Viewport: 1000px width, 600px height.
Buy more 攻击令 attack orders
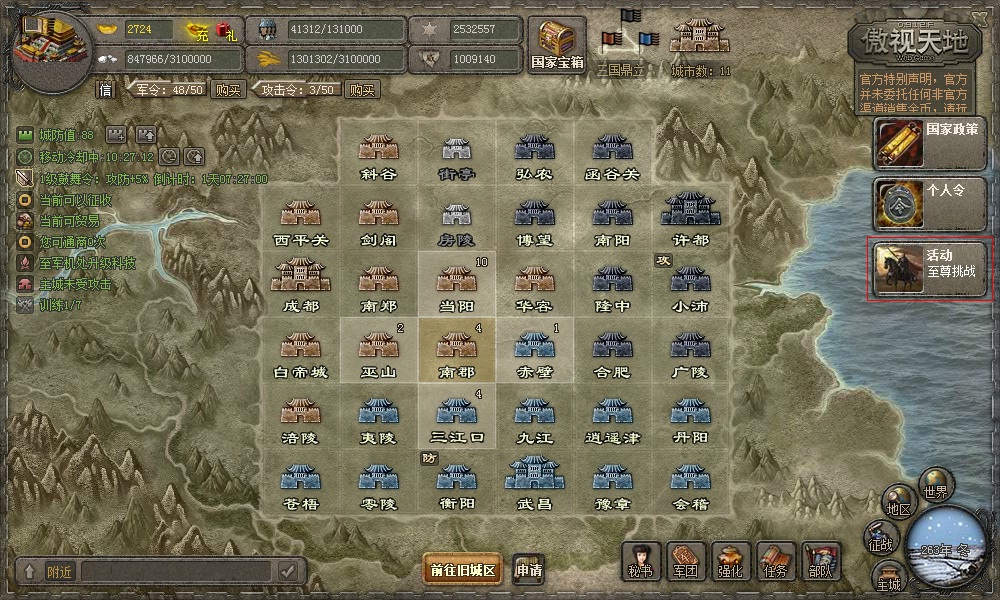click(x=361, y=90)
